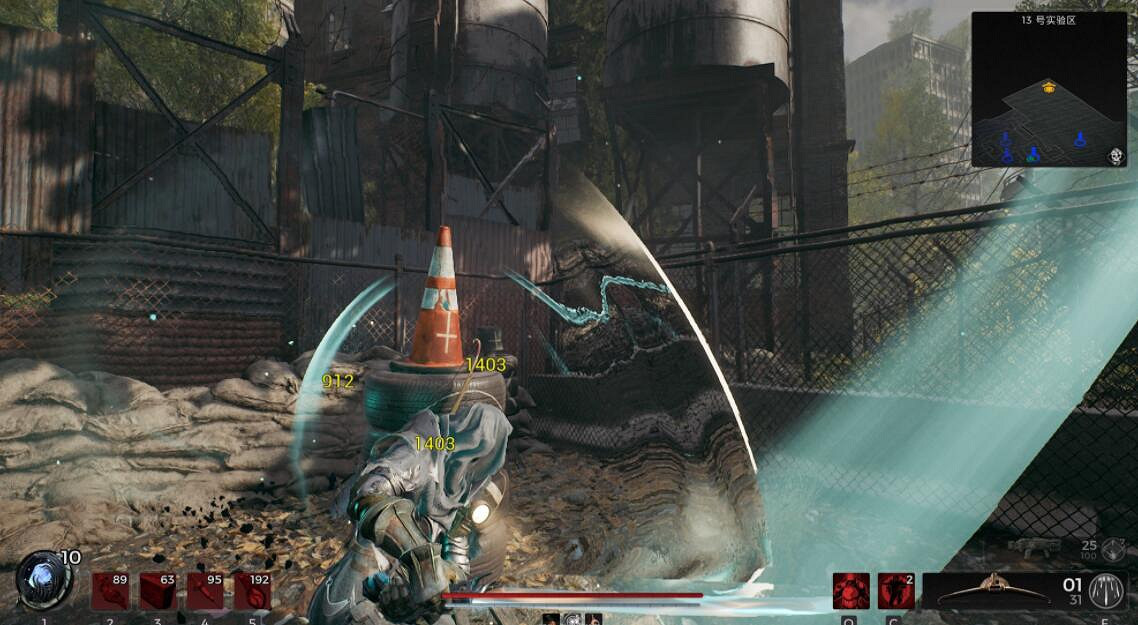Click the skull icon in the minimap corner
The image size is (1138, 625).
click(x=1116, y=156)
